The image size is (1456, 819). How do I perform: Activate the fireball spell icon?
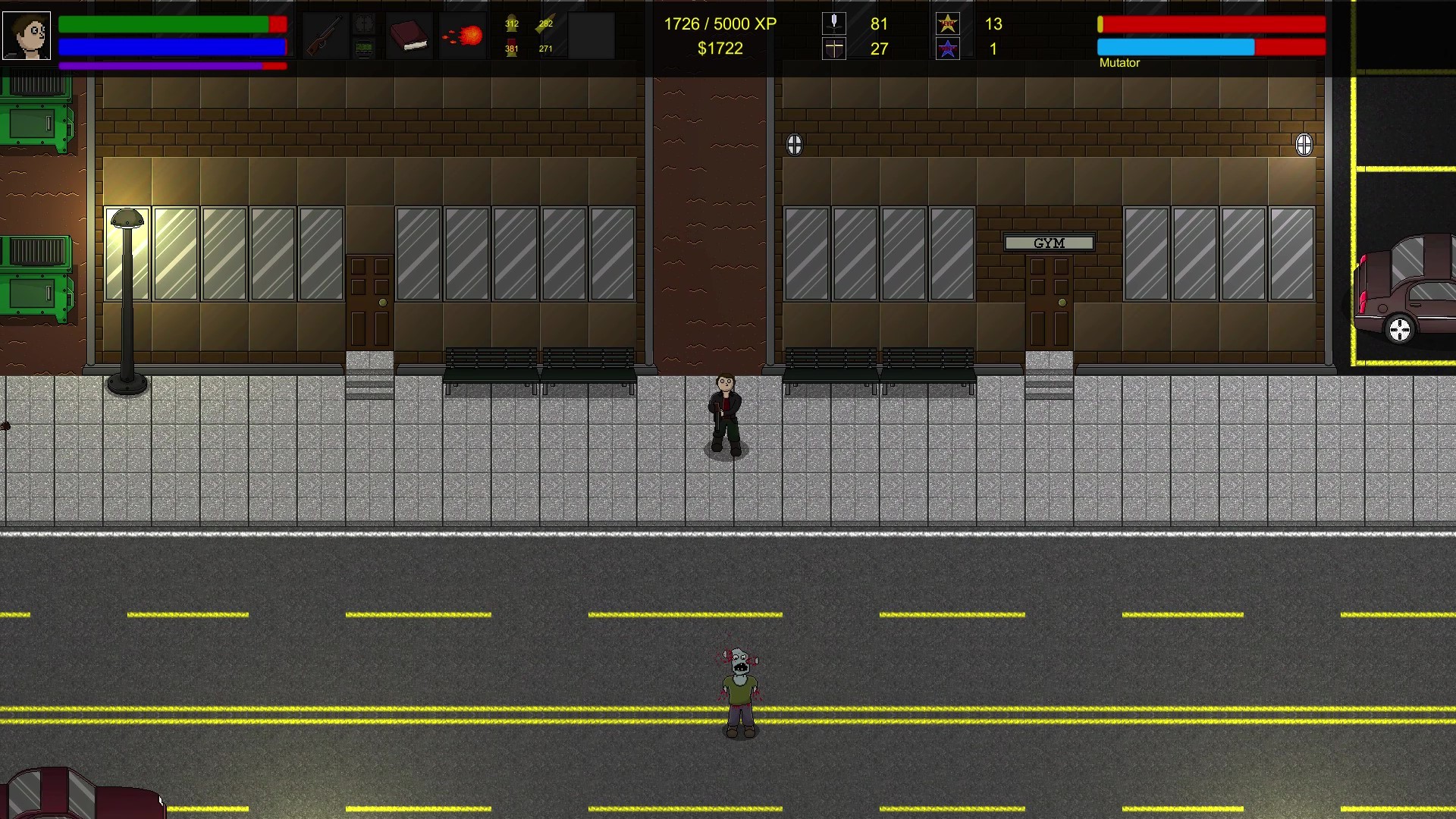[x=463, y=36]
